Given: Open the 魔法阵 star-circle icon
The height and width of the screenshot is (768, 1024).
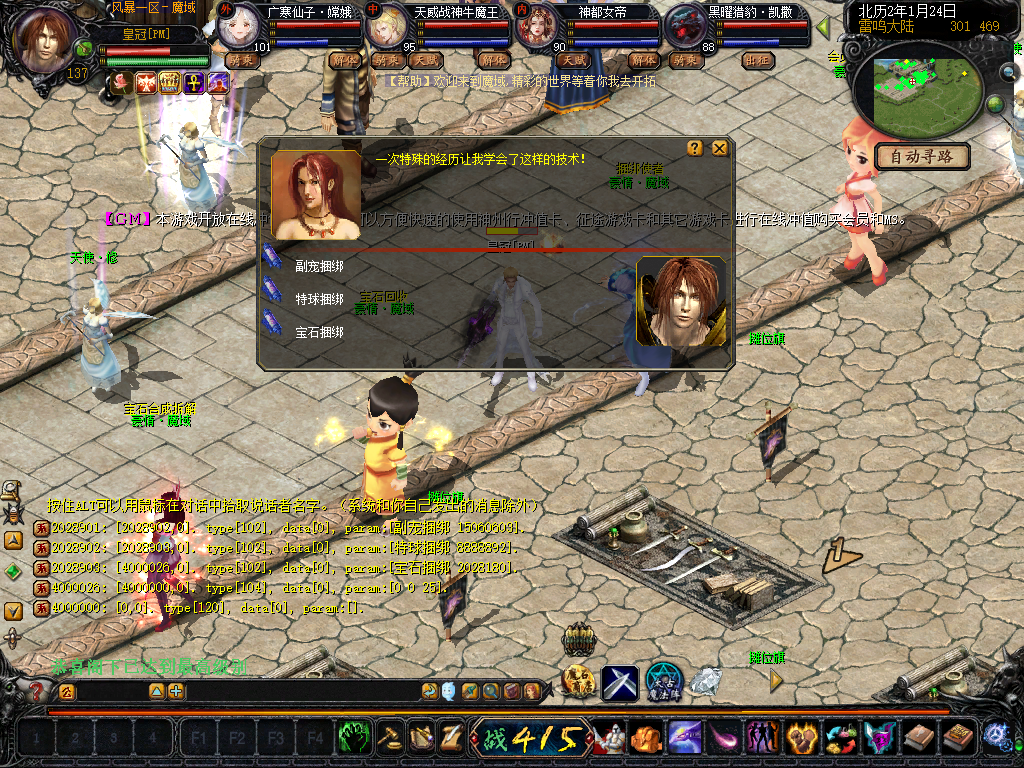Looking at the screenshot, I should [663, 681].
